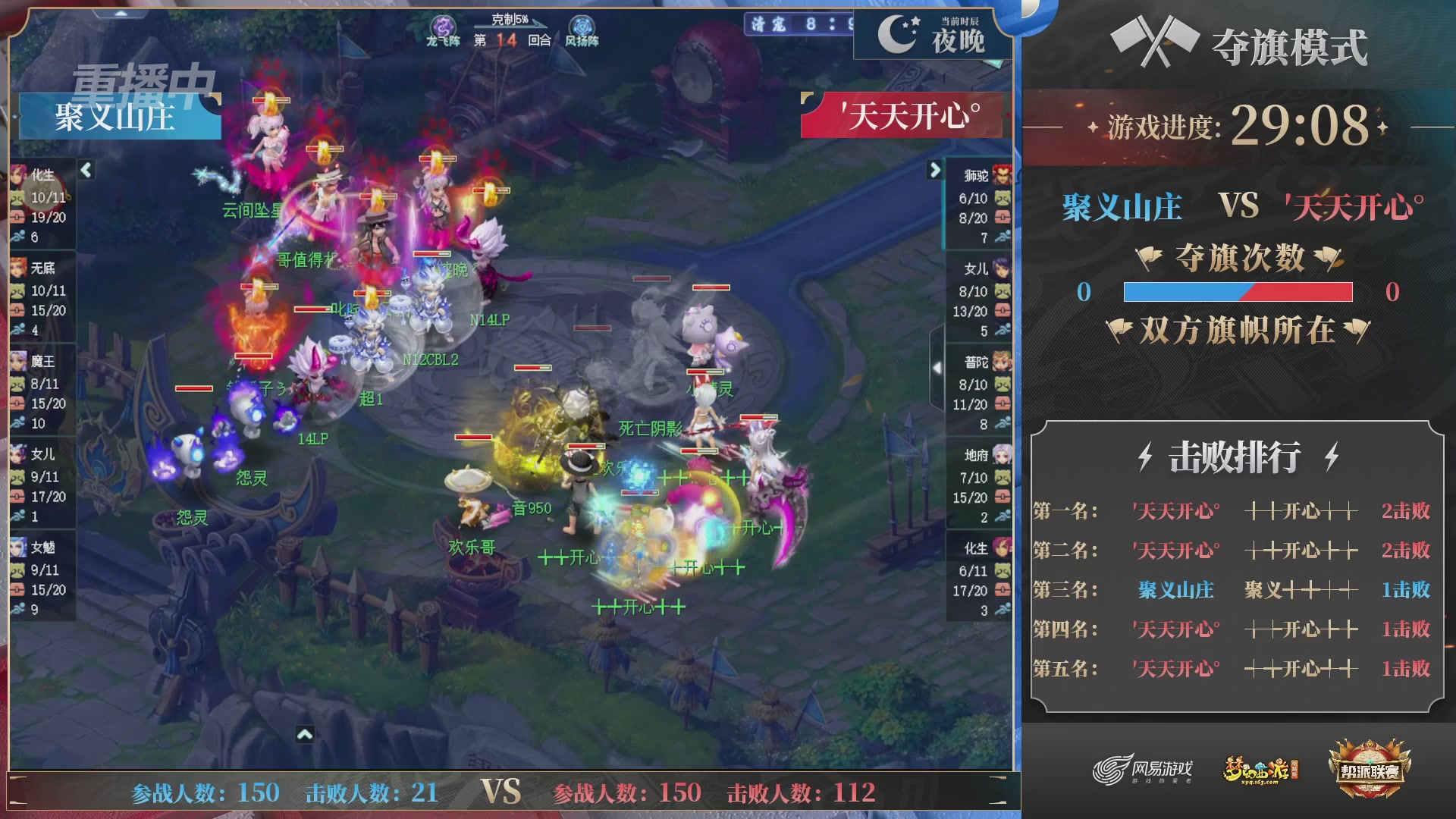Click 魔王's portrait in the left roster
The image size is (1456, 819).
[19, 362]
